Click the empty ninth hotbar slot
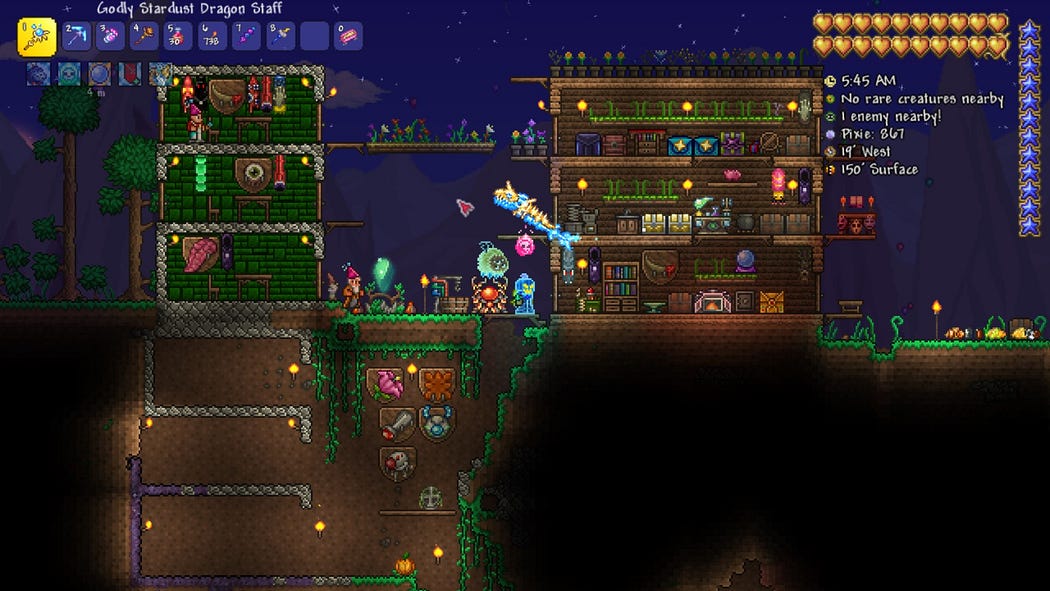This screenshot has width=1050, height=591. pos(314,37)
